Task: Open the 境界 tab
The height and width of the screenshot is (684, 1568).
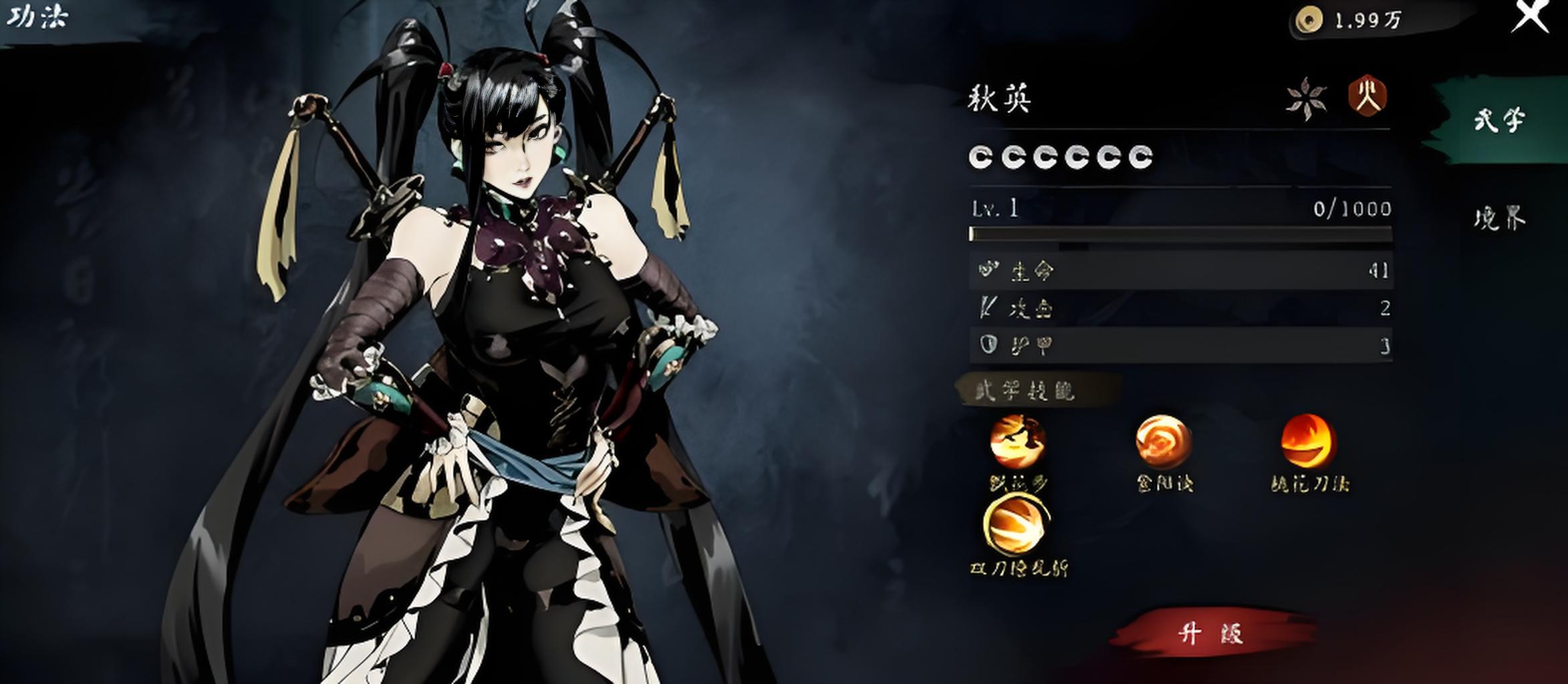Action: point(1499,218)
